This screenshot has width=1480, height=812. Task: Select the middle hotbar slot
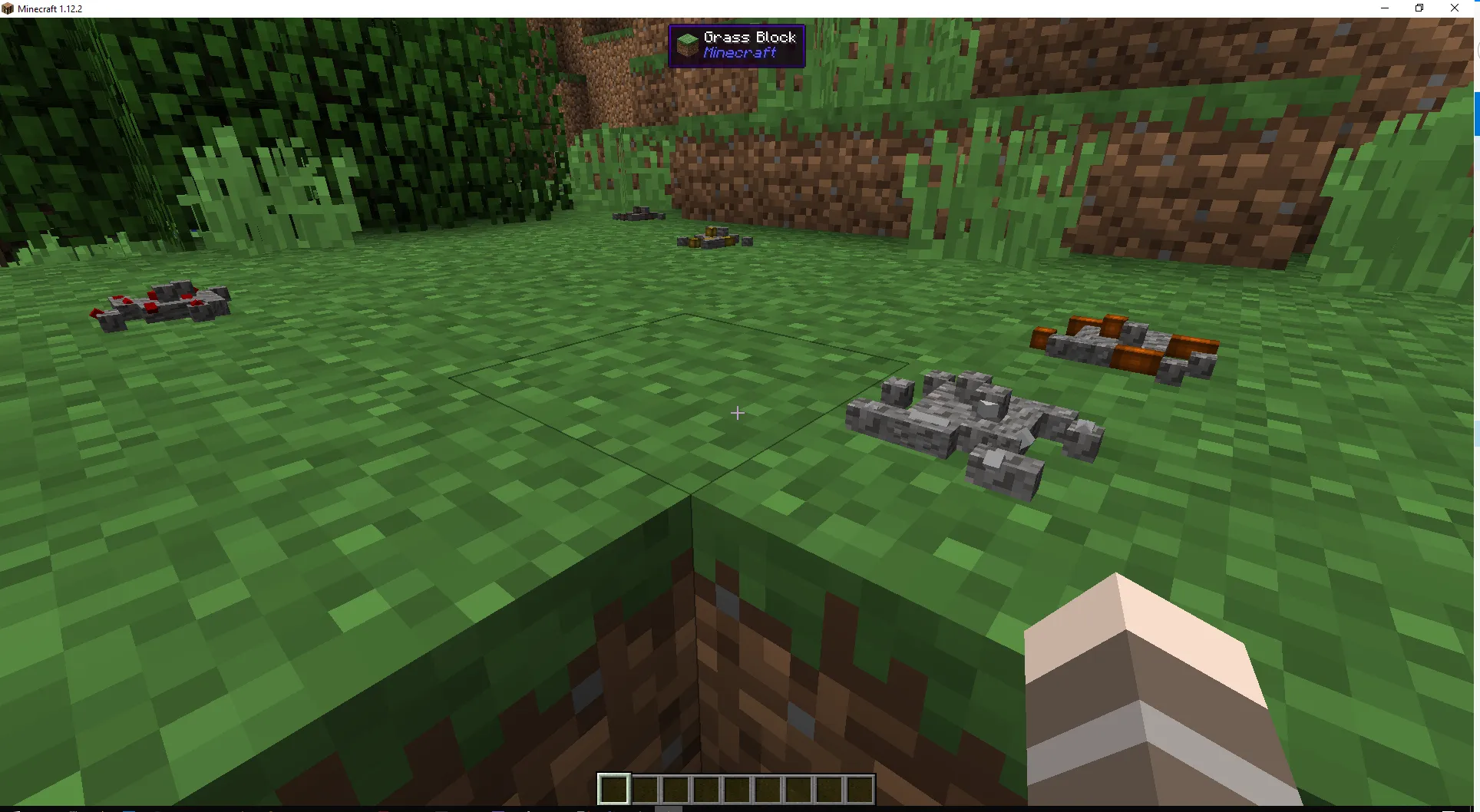click(737, 789)
